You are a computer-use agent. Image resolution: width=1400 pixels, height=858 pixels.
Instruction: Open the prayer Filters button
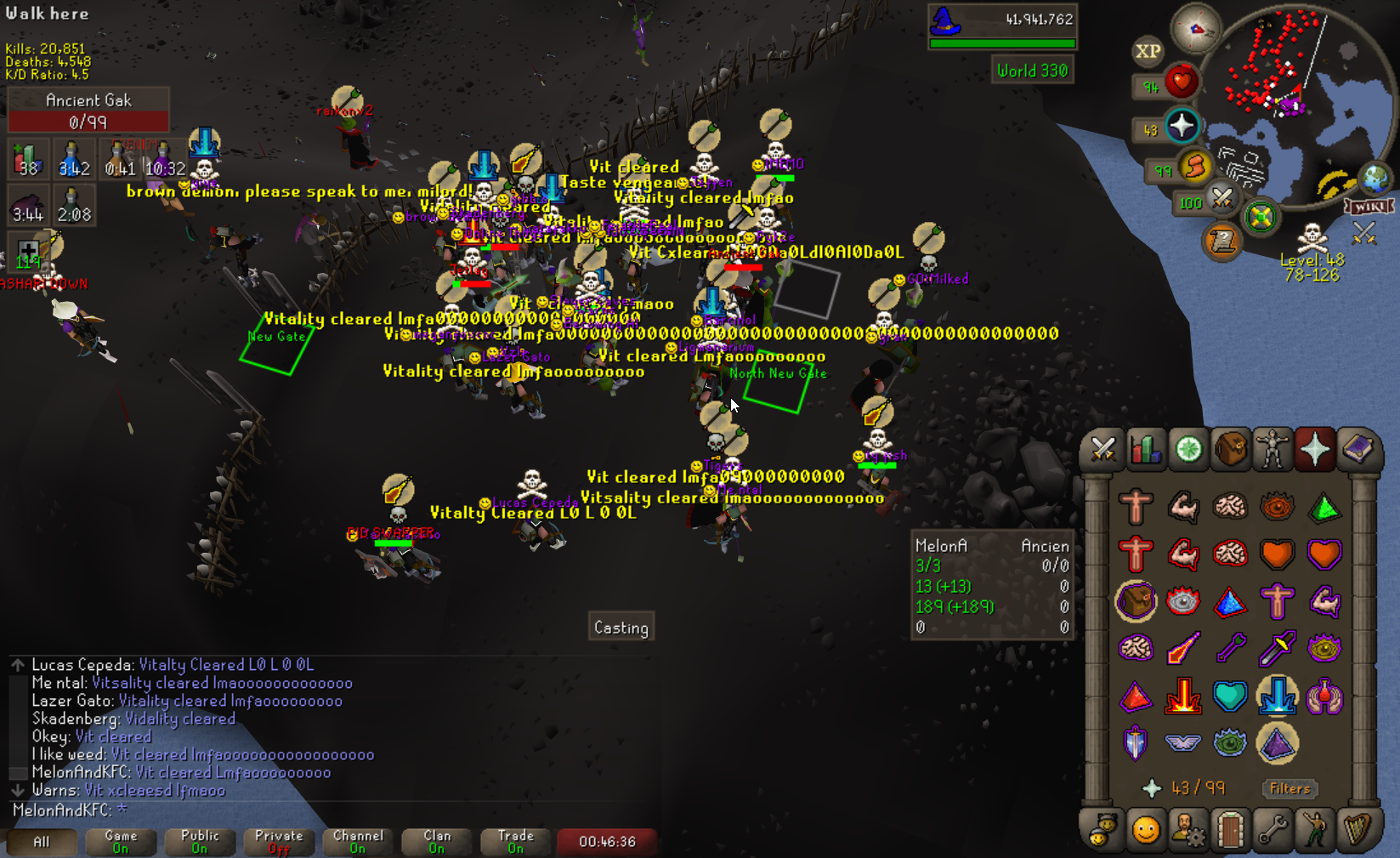coord(1289,788)
